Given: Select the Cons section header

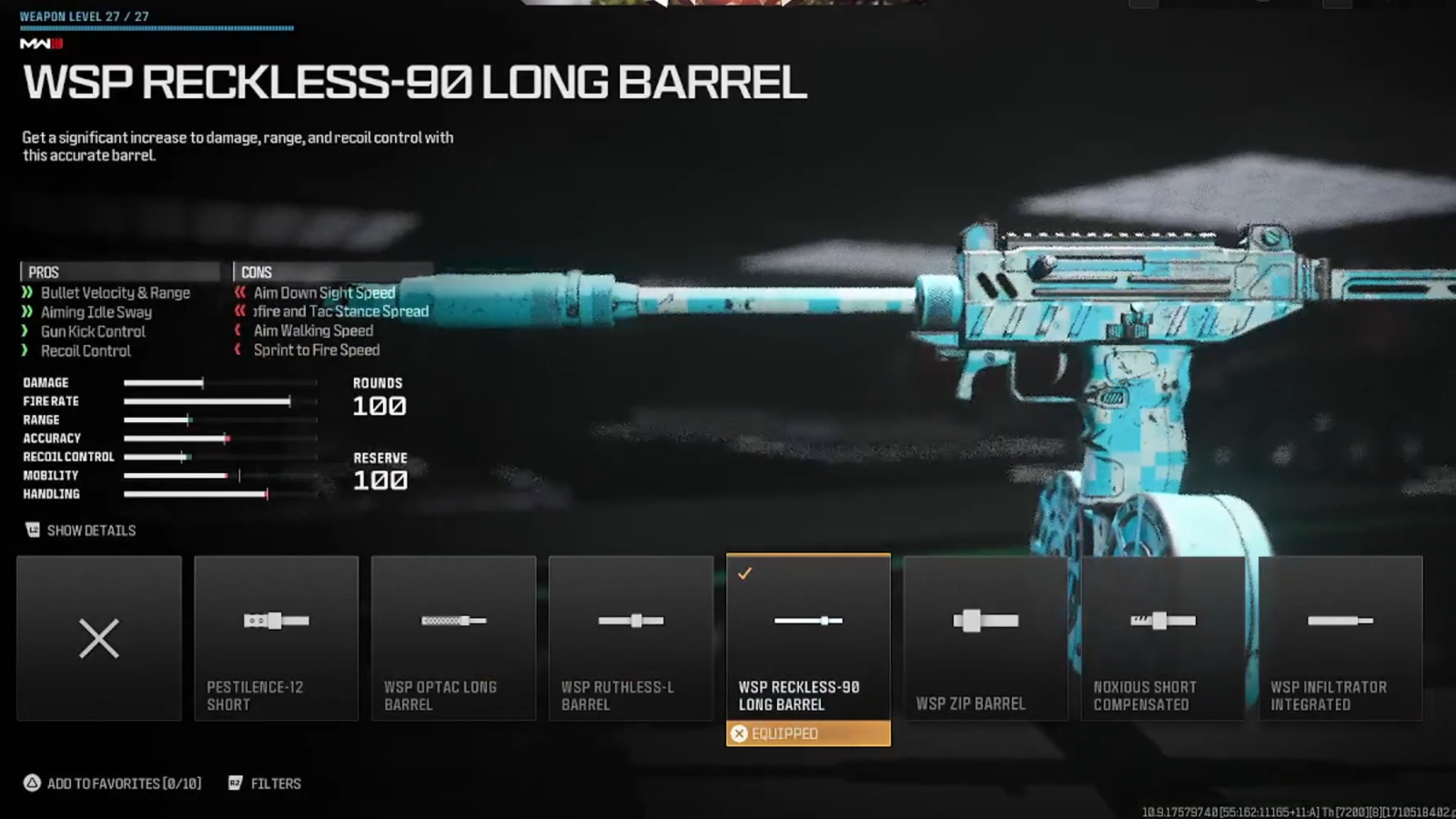Looking at the screenshot, I should tap(258, 271).
